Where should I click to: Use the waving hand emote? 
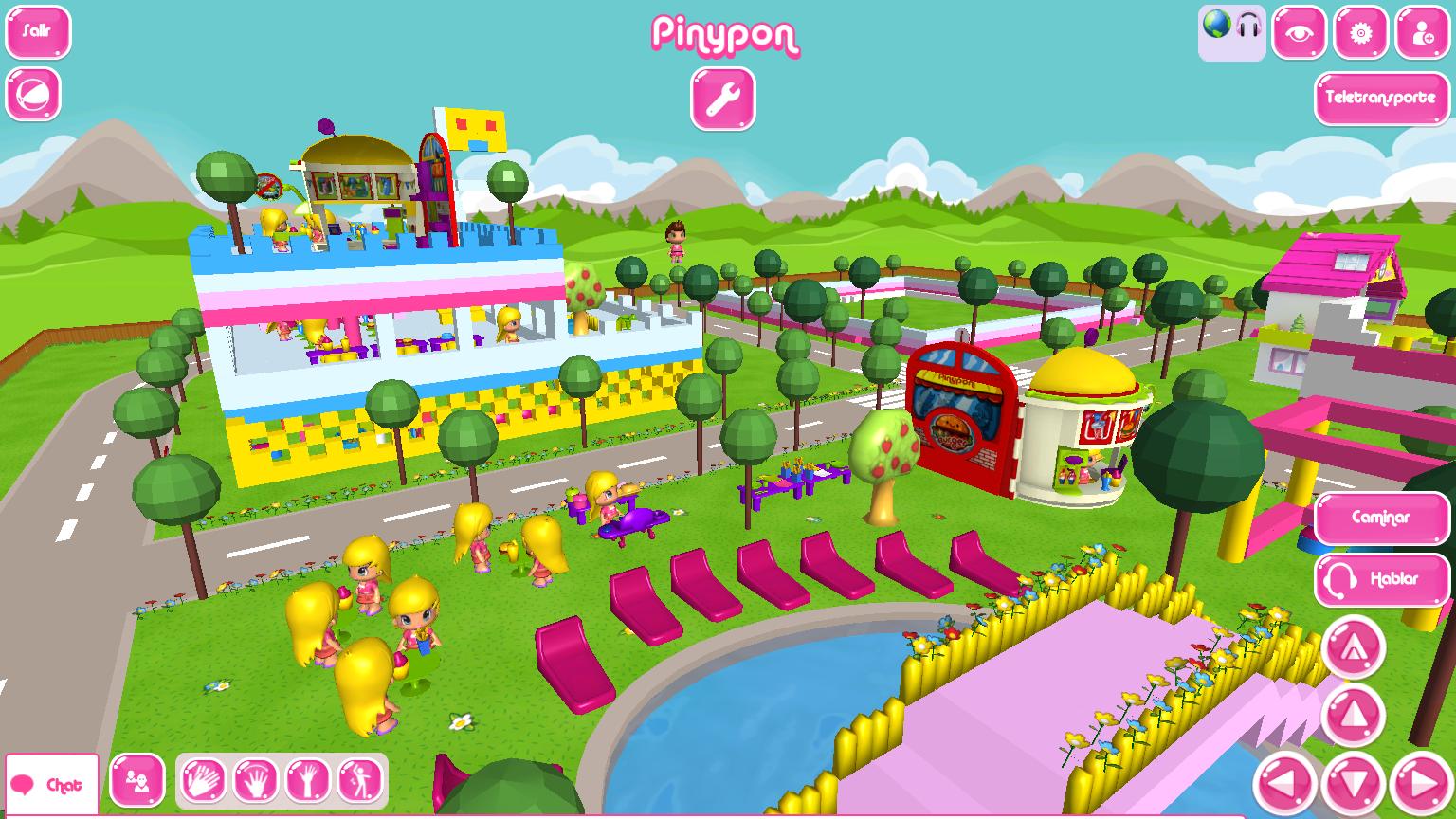click(256, 782)
